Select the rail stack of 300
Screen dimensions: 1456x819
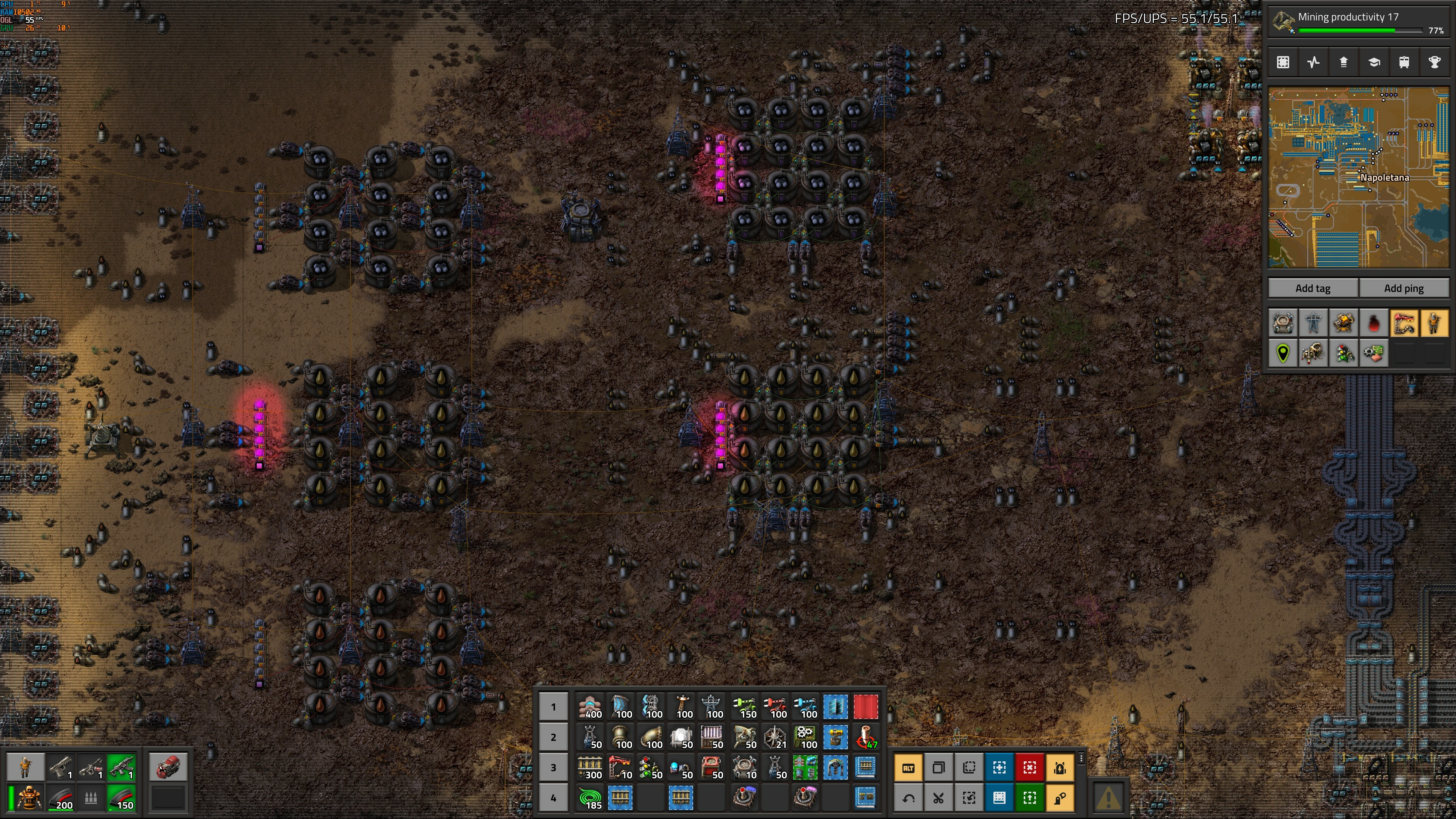click(590, 767)
